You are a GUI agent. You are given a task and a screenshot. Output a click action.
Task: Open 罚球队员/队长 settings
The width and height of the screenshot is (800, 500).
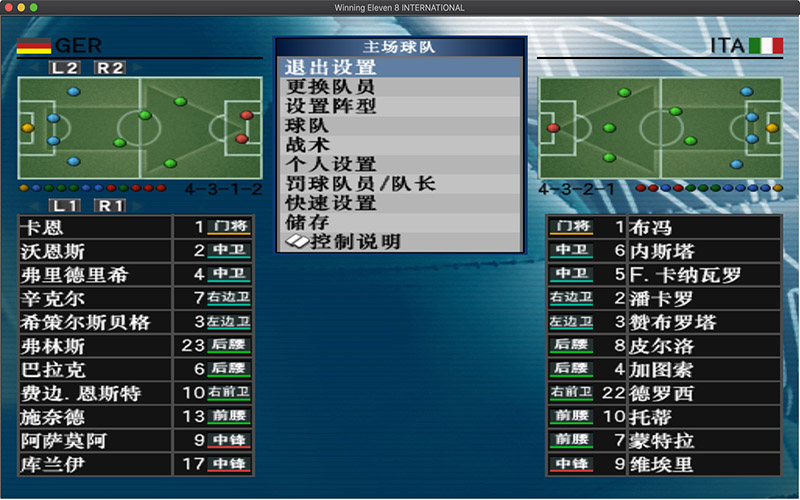[400, 184]
